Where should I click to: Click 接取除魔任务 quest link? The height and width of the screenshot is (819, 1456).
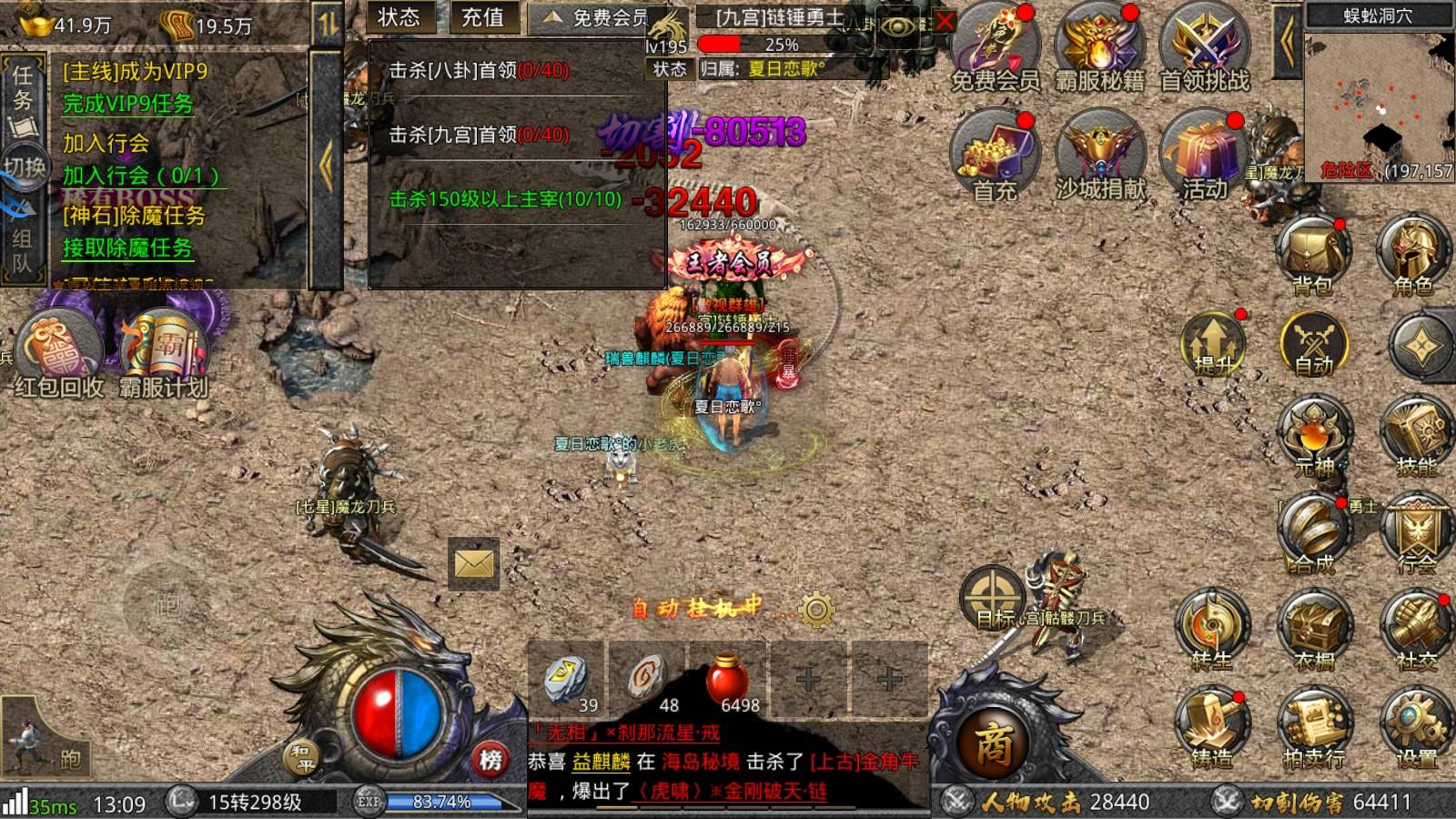(127, 248)
